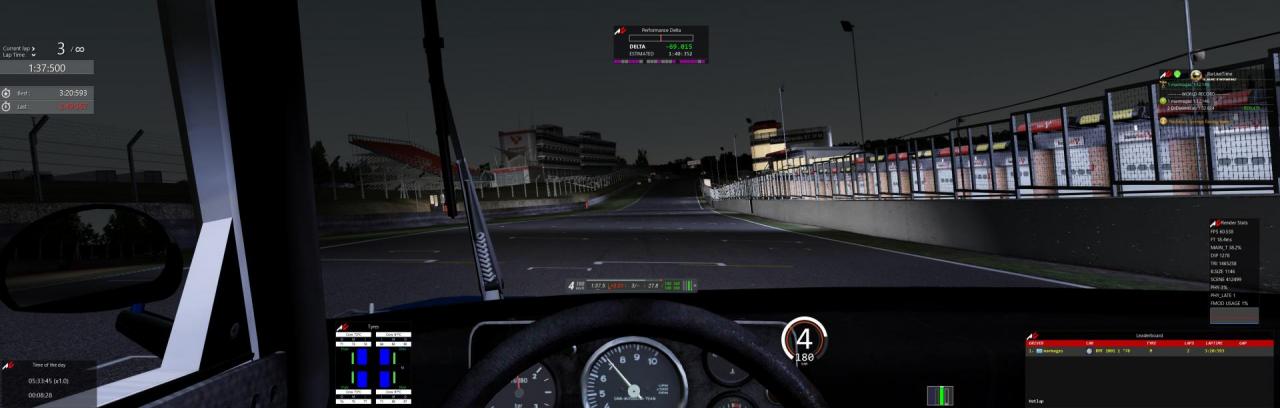Click the LAPTIME column header in Leaderboard

1214,343
